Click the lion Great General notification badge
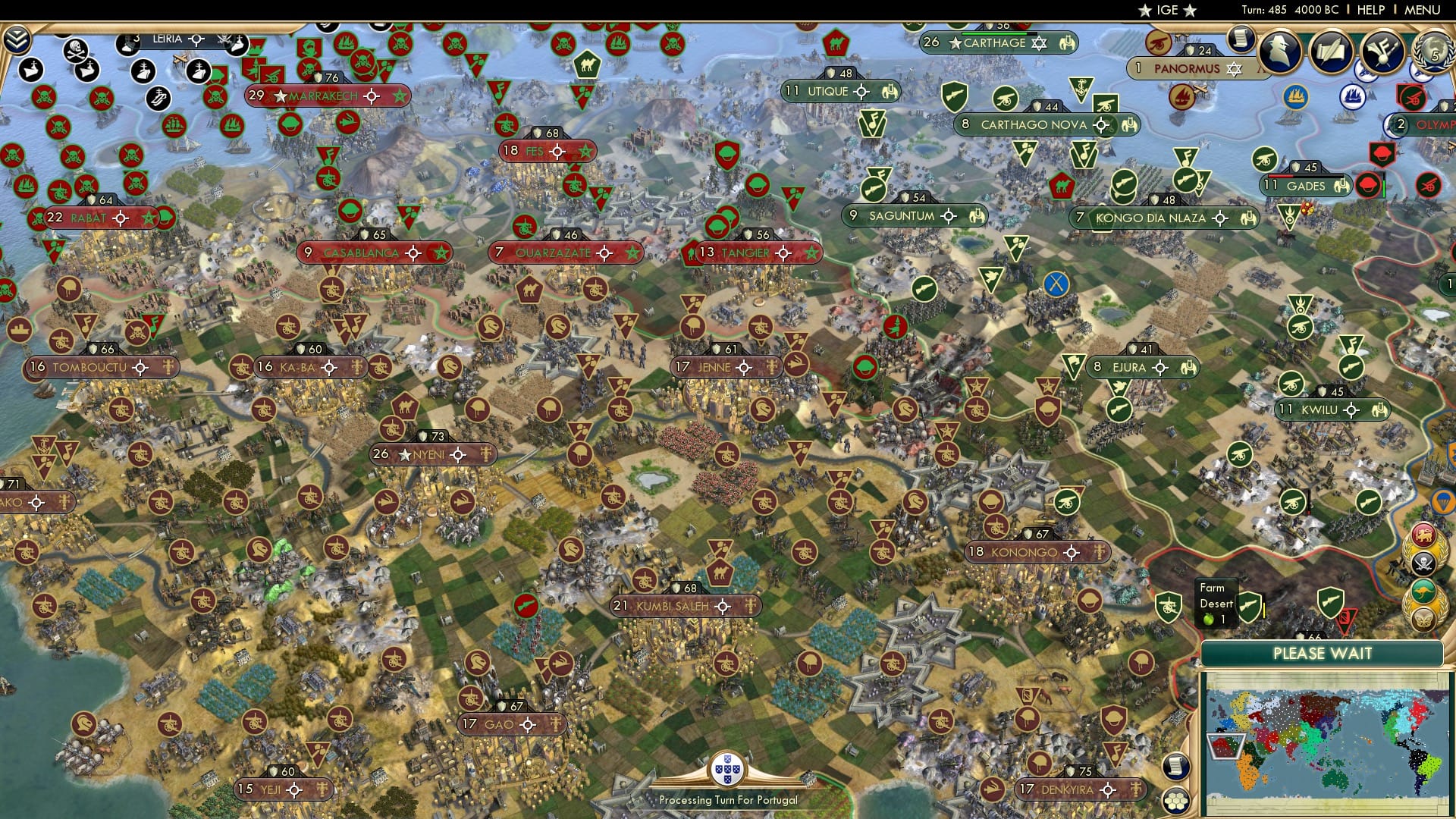This screenshot has width=1456, height=819. (x=1424, y=534)
